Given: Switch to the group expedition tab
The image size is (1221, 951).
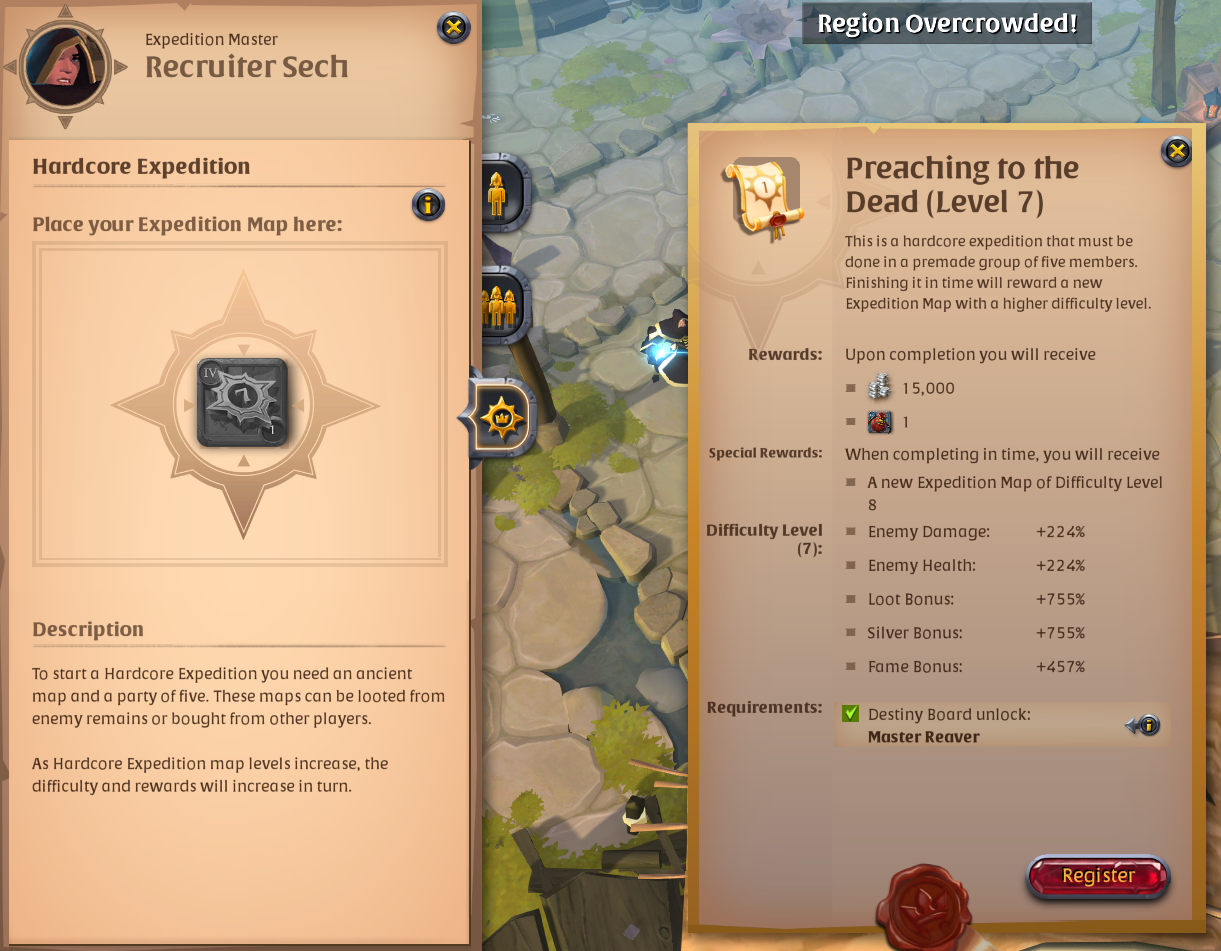Looking at the screenshot, I should coord(499,304).
